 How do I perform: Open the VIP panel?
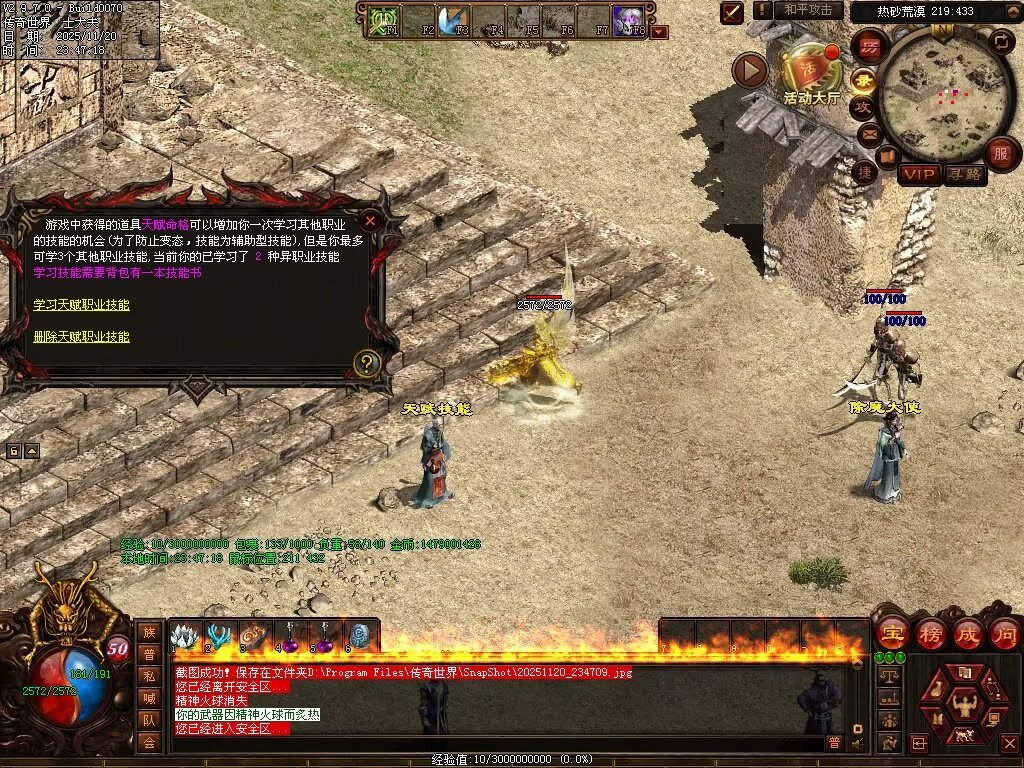pyautogui.click(x=918, y=175)
